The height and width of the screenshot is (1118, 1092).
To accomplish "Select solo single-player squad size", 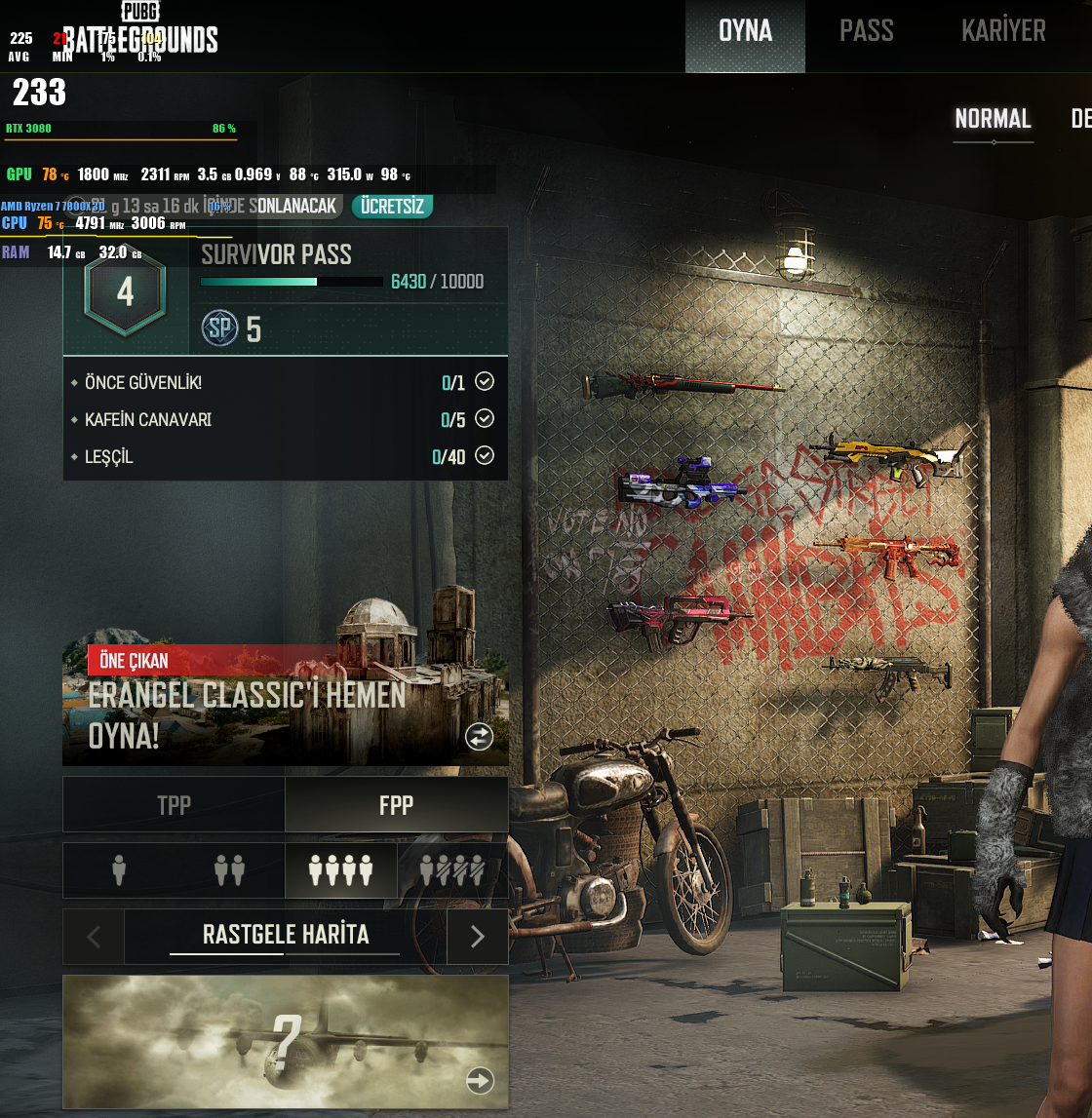I will [119, 869].
